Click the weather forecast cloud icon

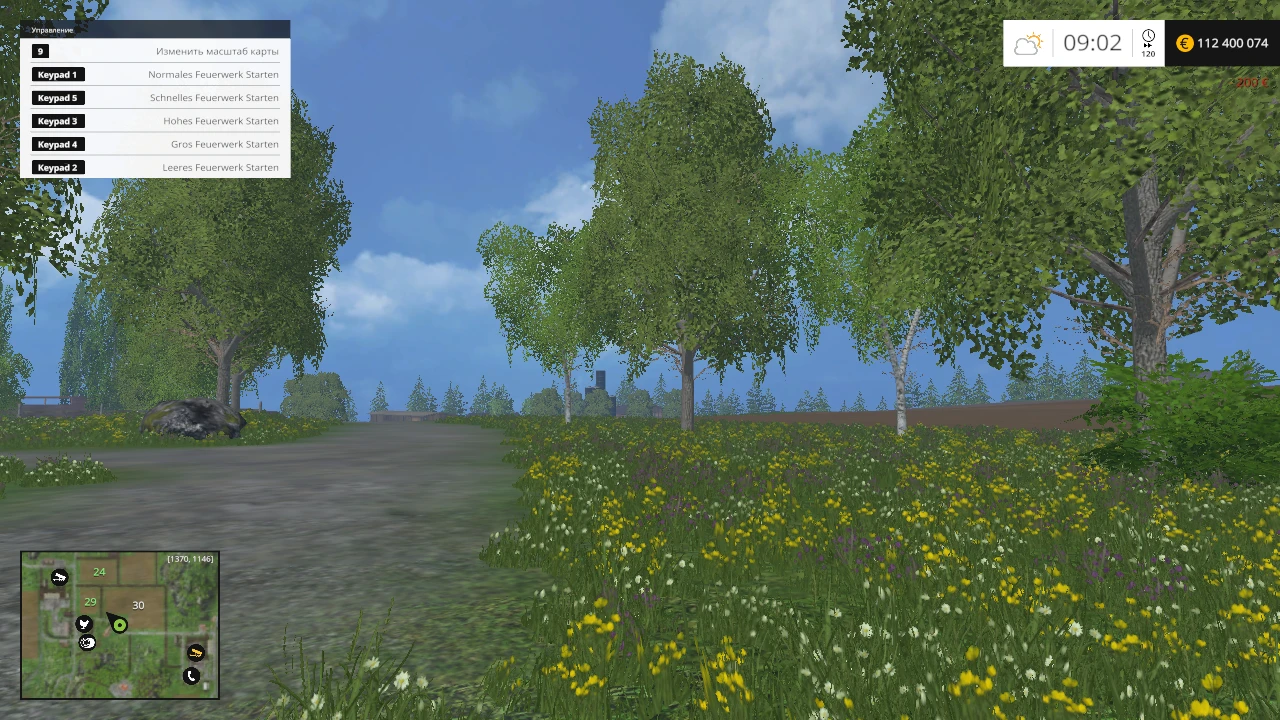pyautogui.click(x=1028, y=42)
